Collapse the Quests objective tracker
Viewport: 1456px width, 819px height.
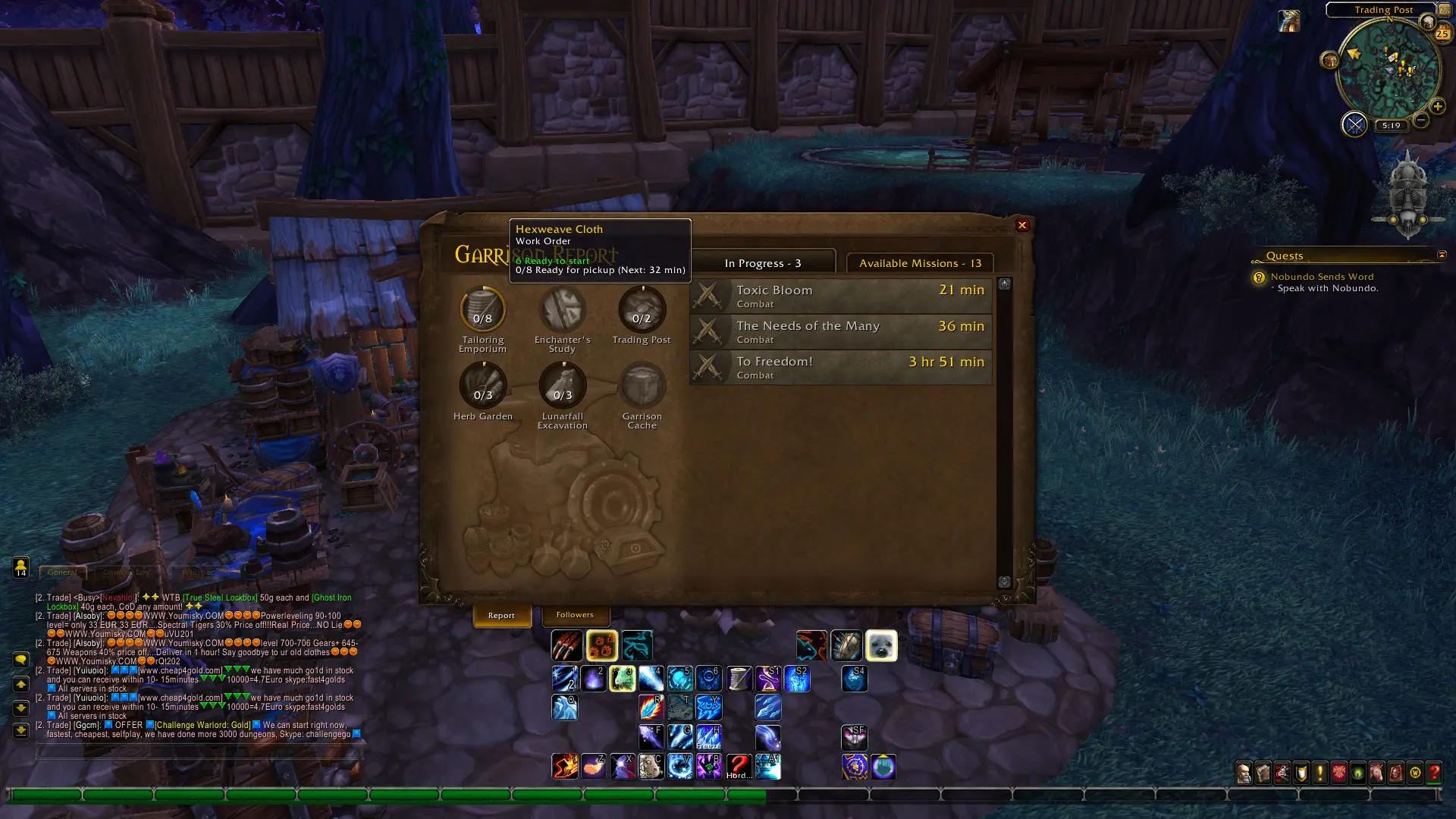click(x=1442, y=255)
